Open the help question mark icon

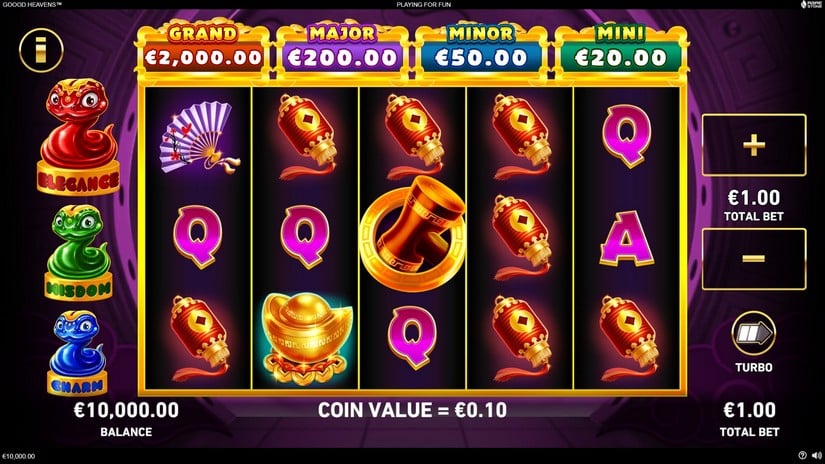click(802, 456)
